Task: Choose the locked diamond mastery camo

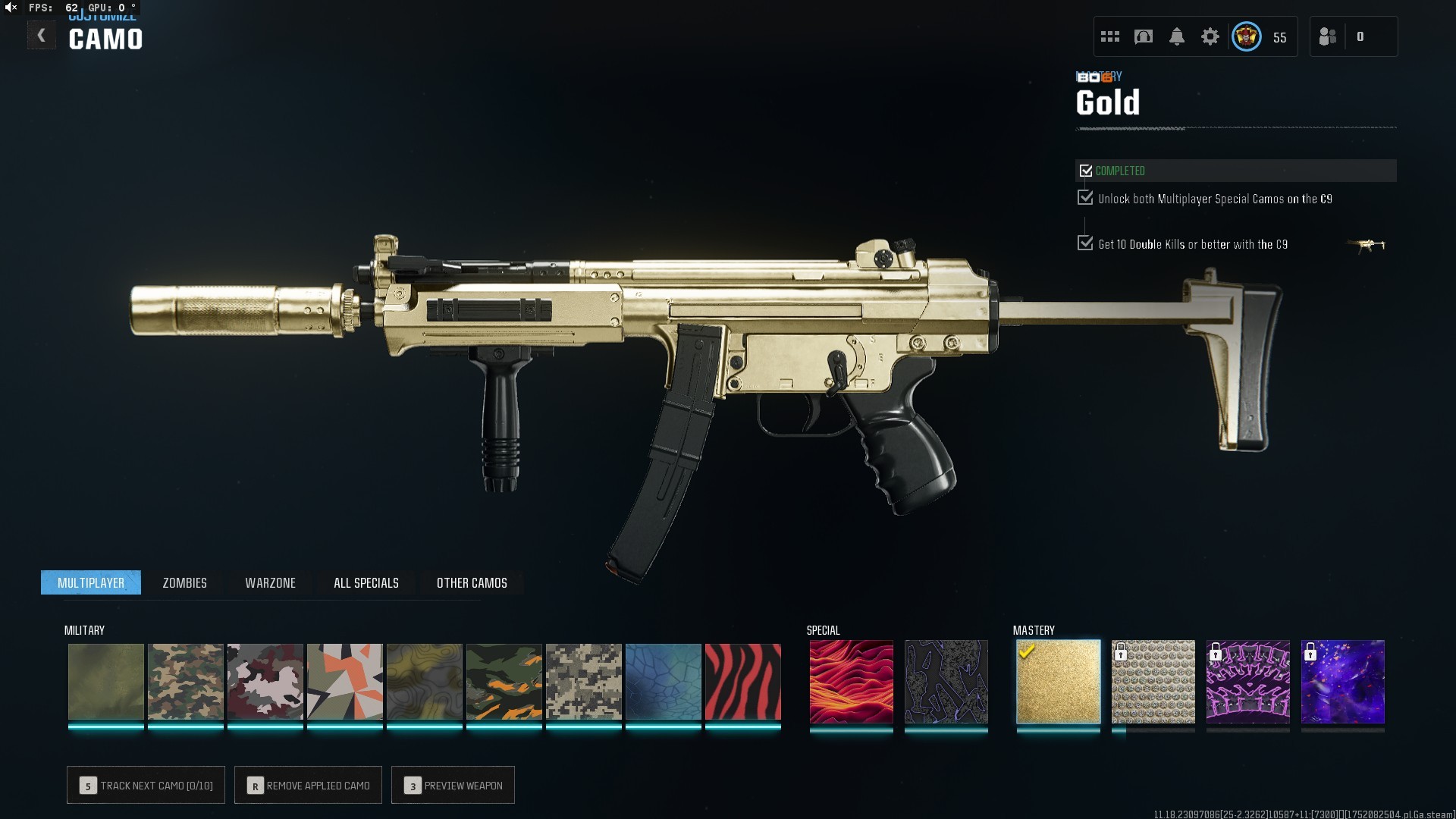Action: pyautogui.click(x=1153, y=682)
